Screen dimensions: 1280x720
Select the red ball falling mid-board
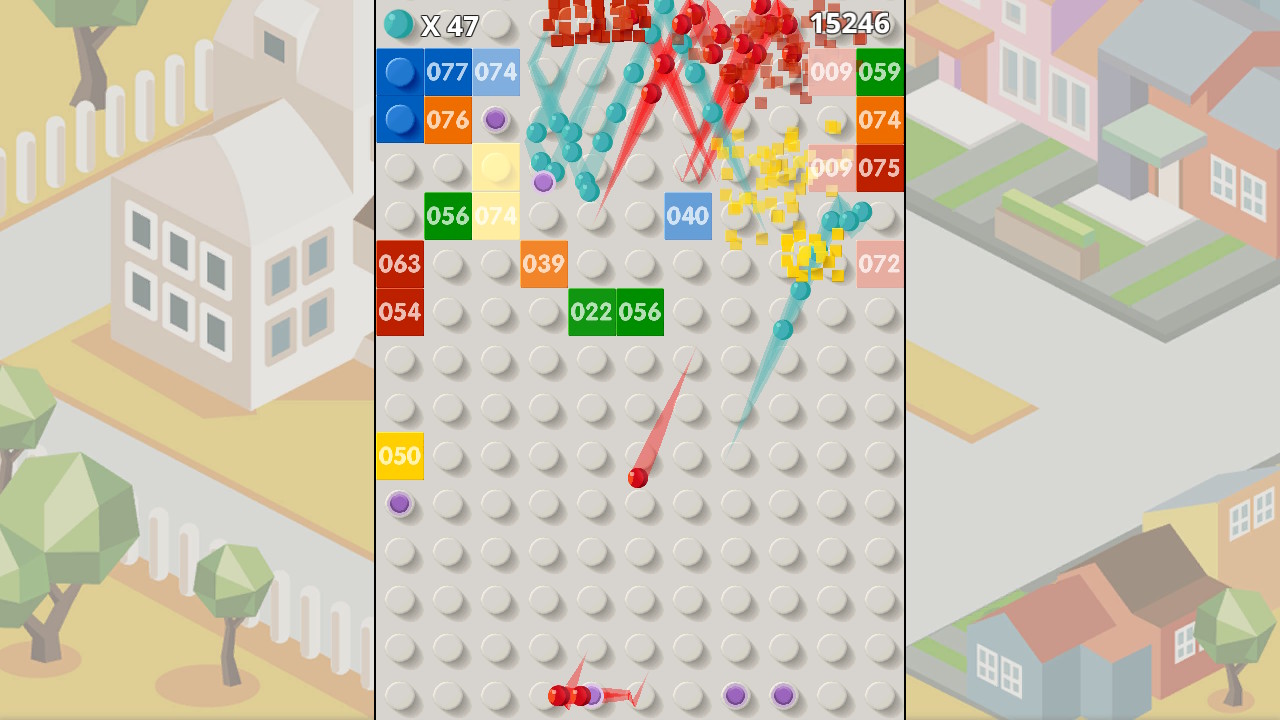[637, 479]
